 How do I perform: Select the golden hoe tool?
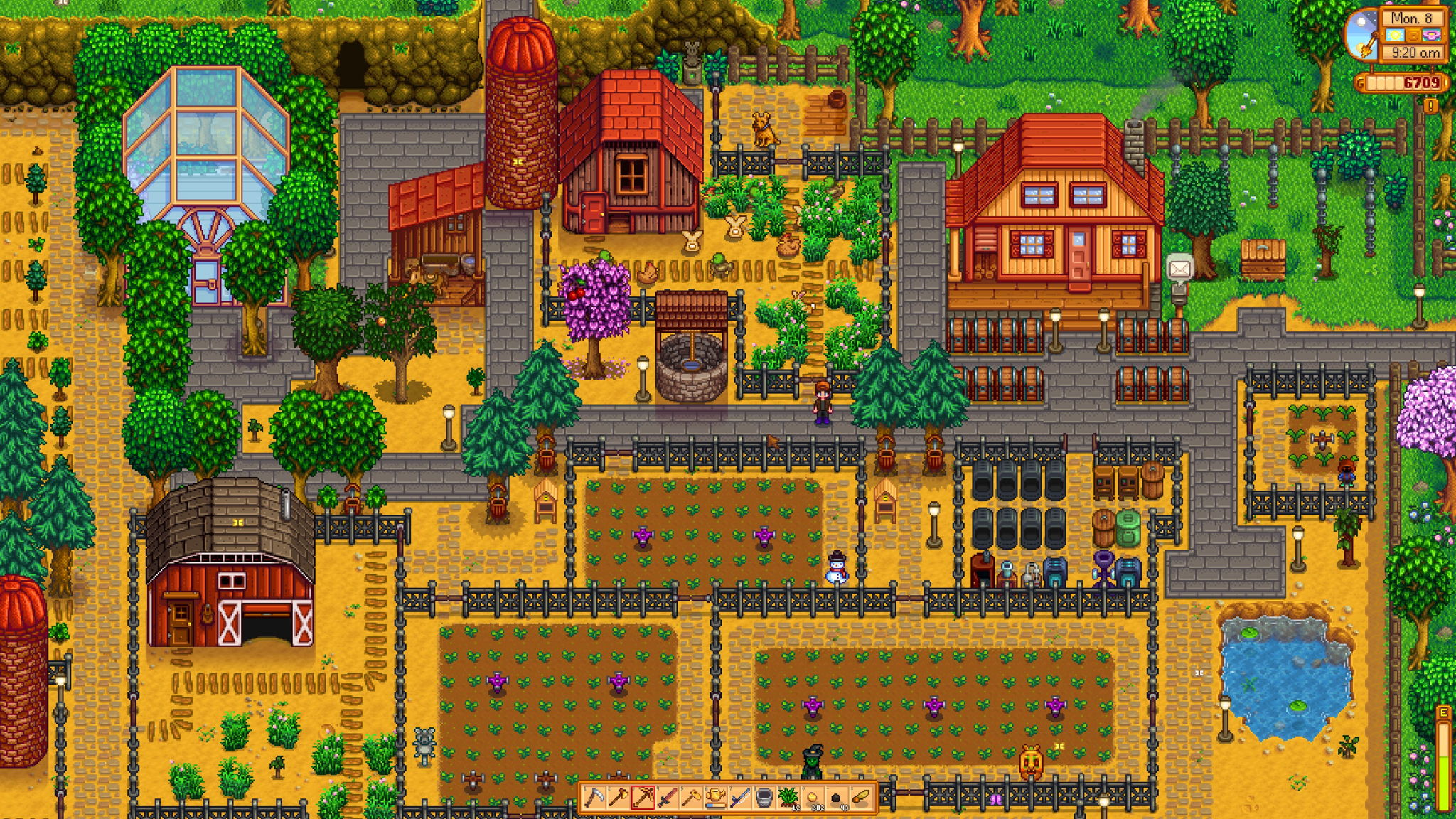click(692, 797)
